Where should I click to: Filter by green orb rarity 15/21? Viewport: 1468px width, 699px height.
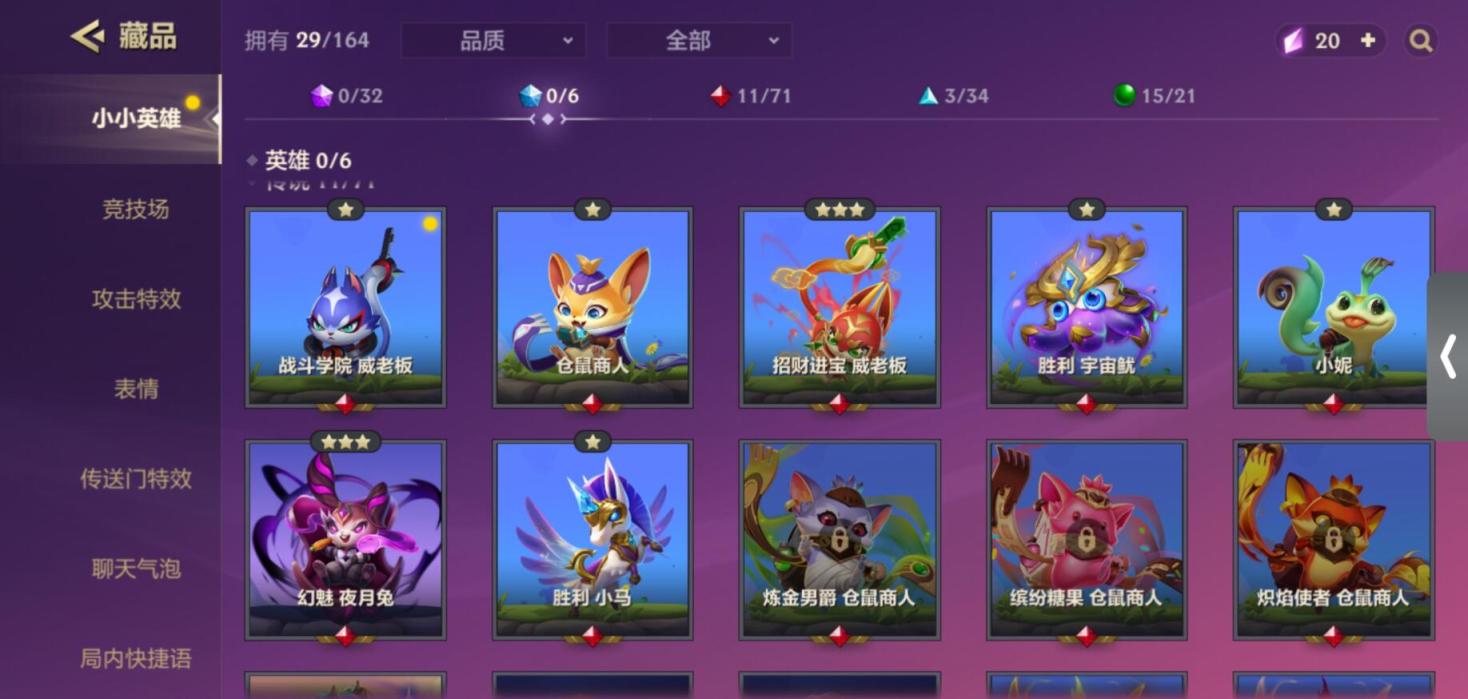click(1154, 96)
